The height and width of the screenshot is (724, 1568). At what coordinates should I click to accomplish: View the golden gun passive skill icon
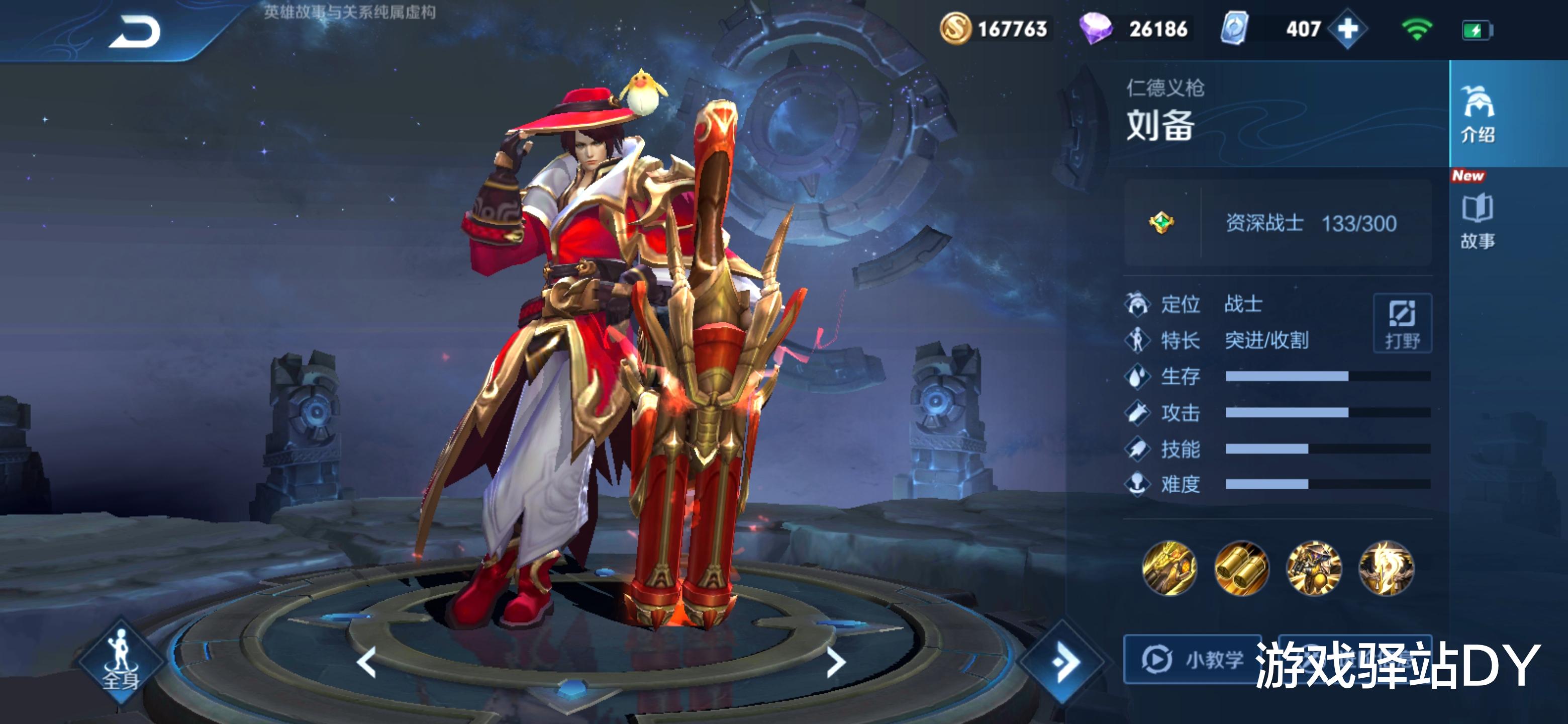click(x=1168, y=568)
